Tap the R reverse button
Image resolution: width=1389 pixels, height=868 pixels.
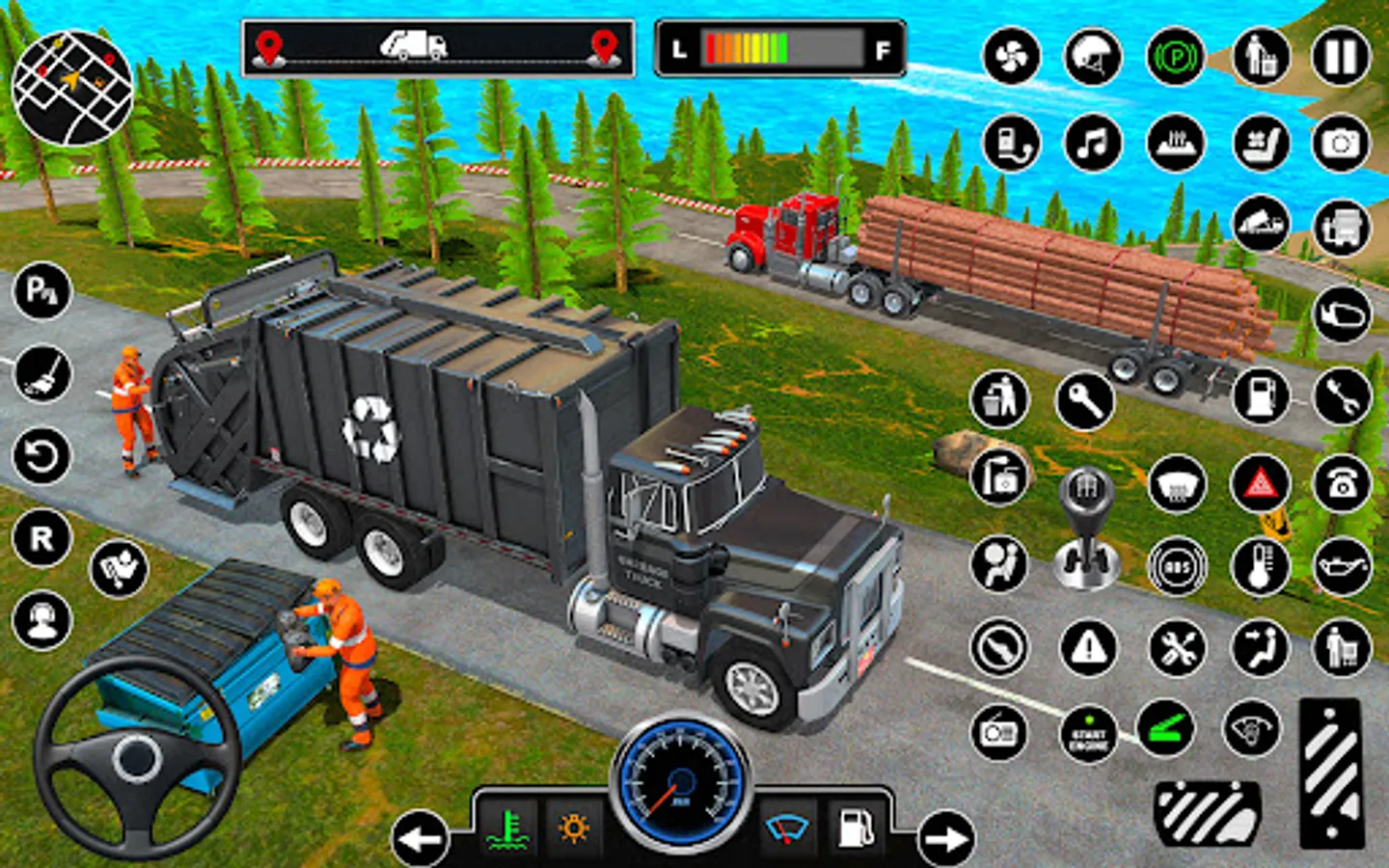41,538
